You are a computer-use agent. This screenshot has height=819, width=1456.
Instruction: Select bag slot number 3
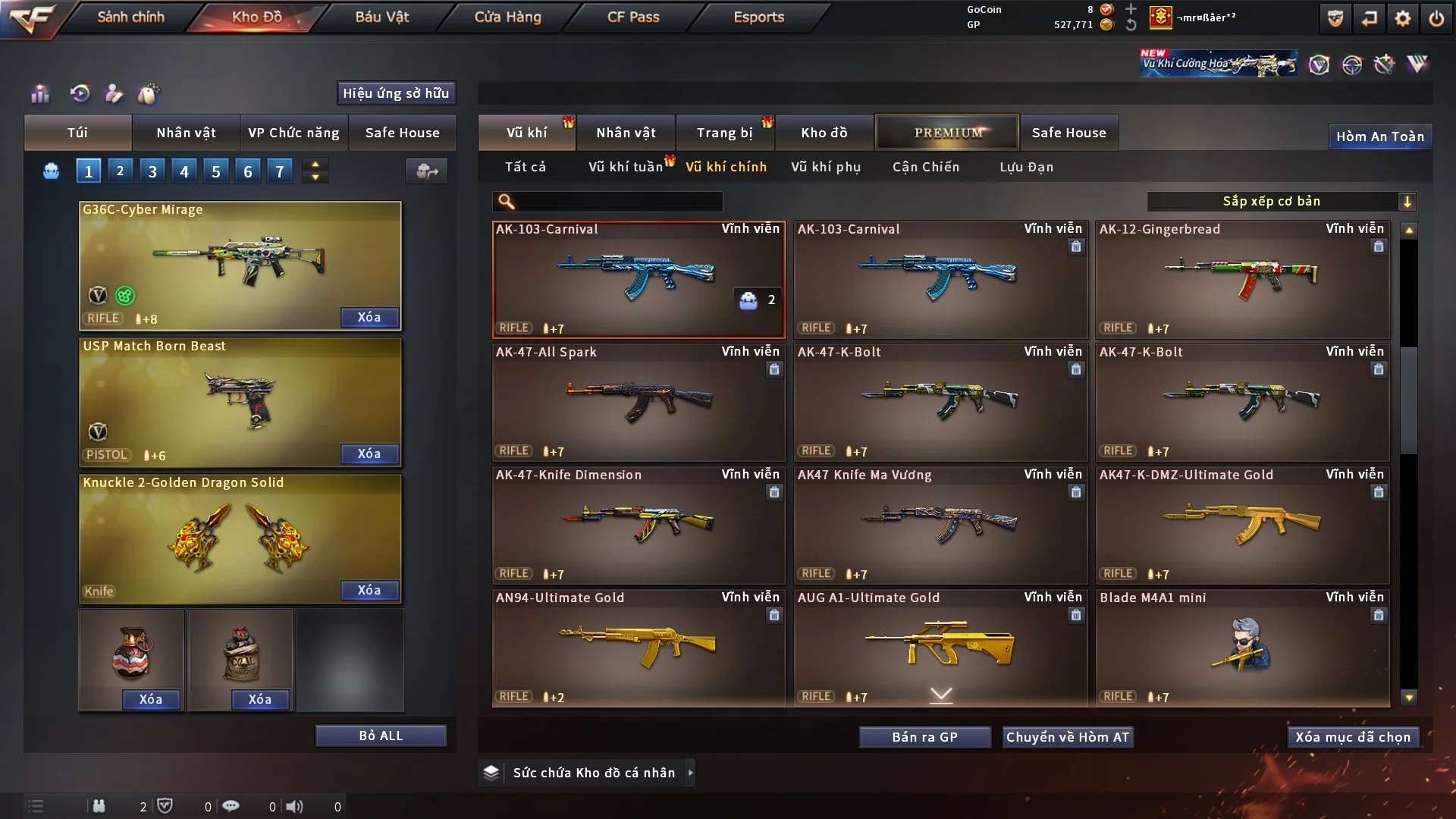pos(152,171)
